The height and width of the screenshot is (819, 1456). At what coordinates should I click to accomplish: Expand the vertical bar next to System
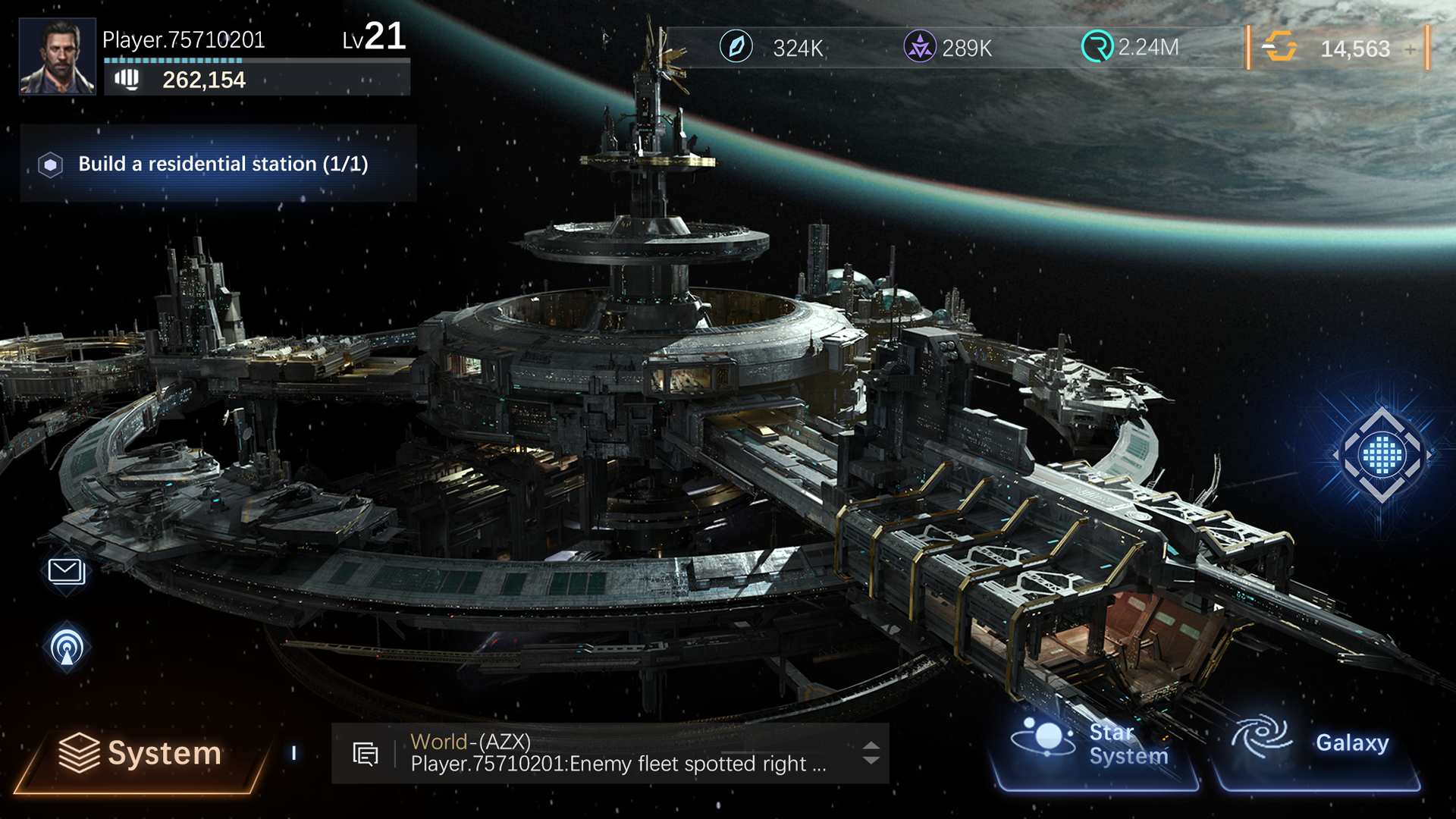coord(295,752)
